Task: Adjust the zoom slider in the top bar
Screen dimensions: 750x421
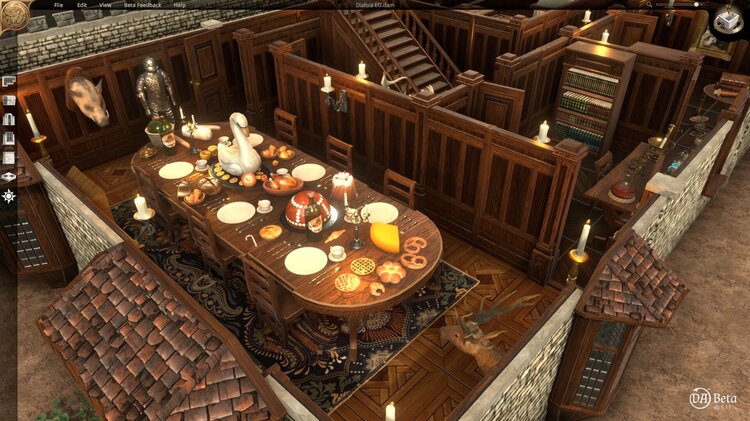Action: (695, 5)
